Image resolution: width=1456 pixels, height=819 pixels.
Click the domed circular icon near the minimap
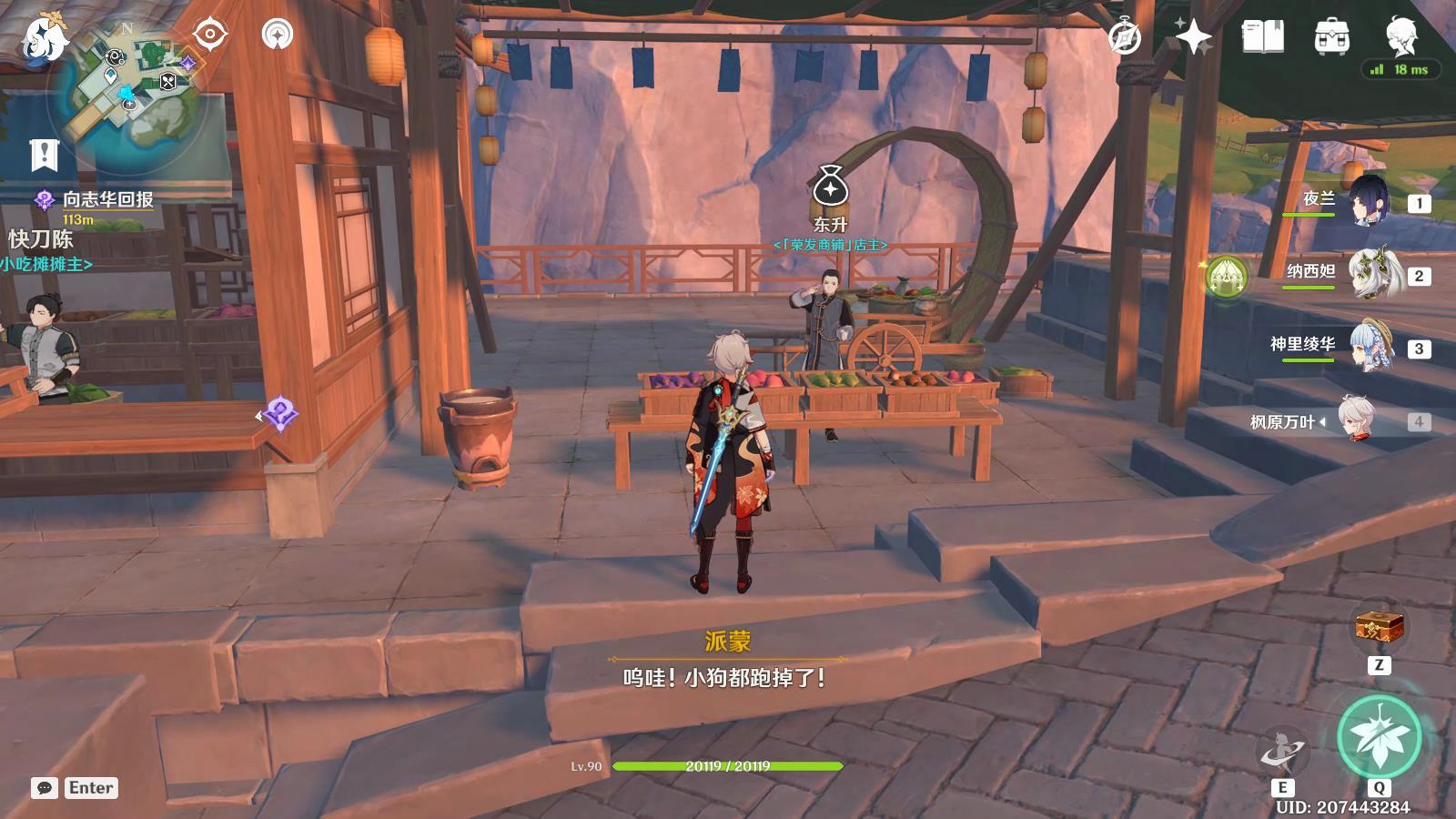point(278,35)
